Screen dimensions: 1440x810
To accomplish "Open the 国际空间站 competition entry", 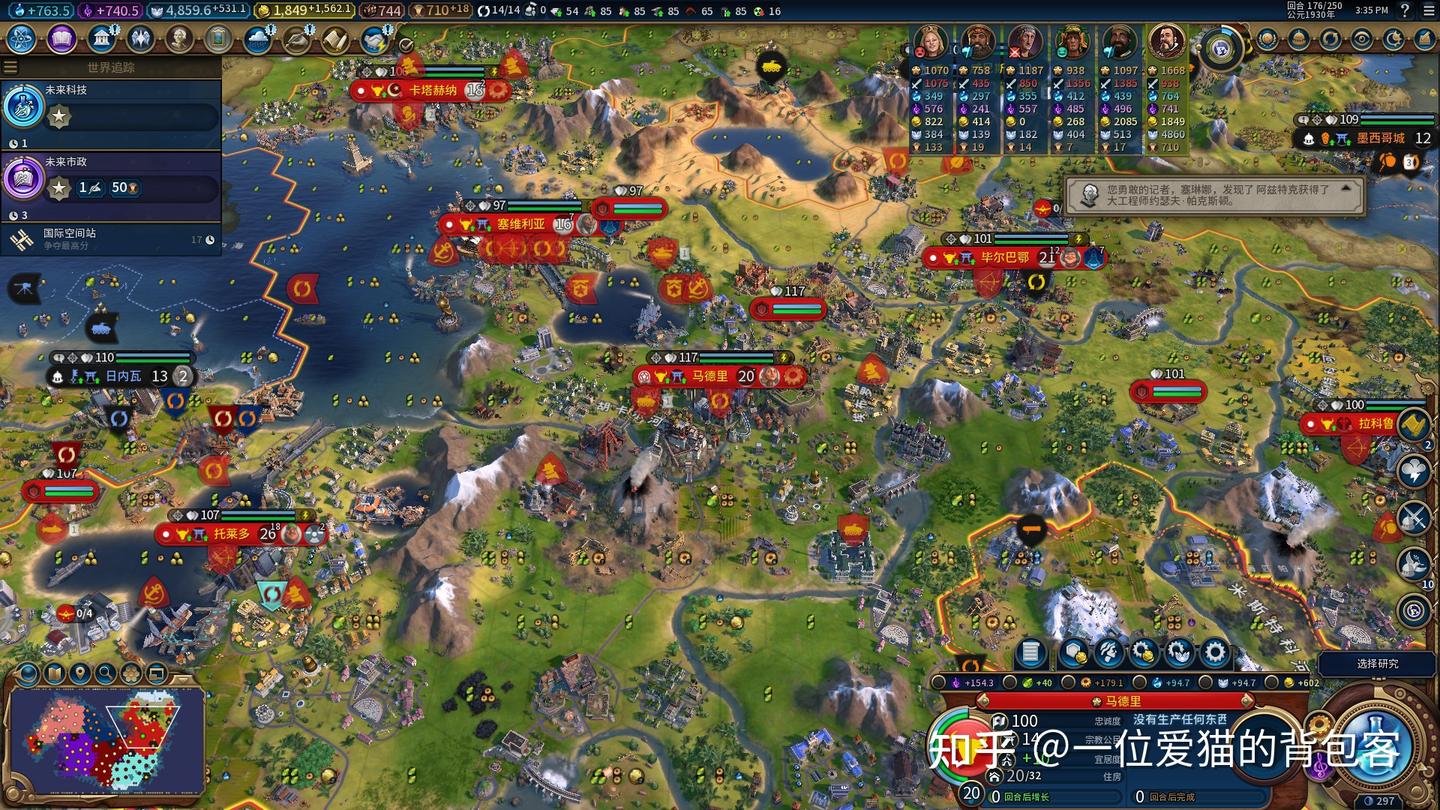I will pos(110,238).
